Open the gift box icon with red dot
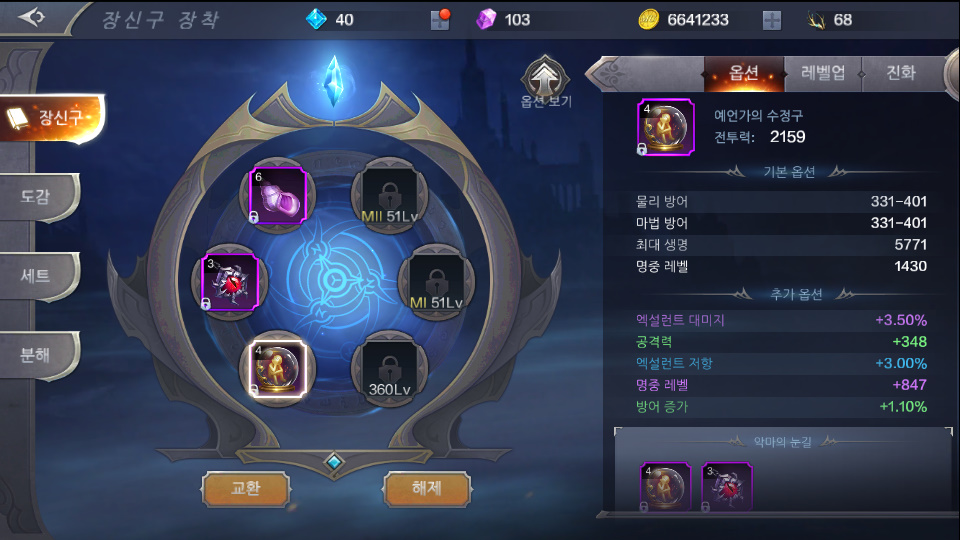This screenshot has height=540, width=960. coord(441,20)
